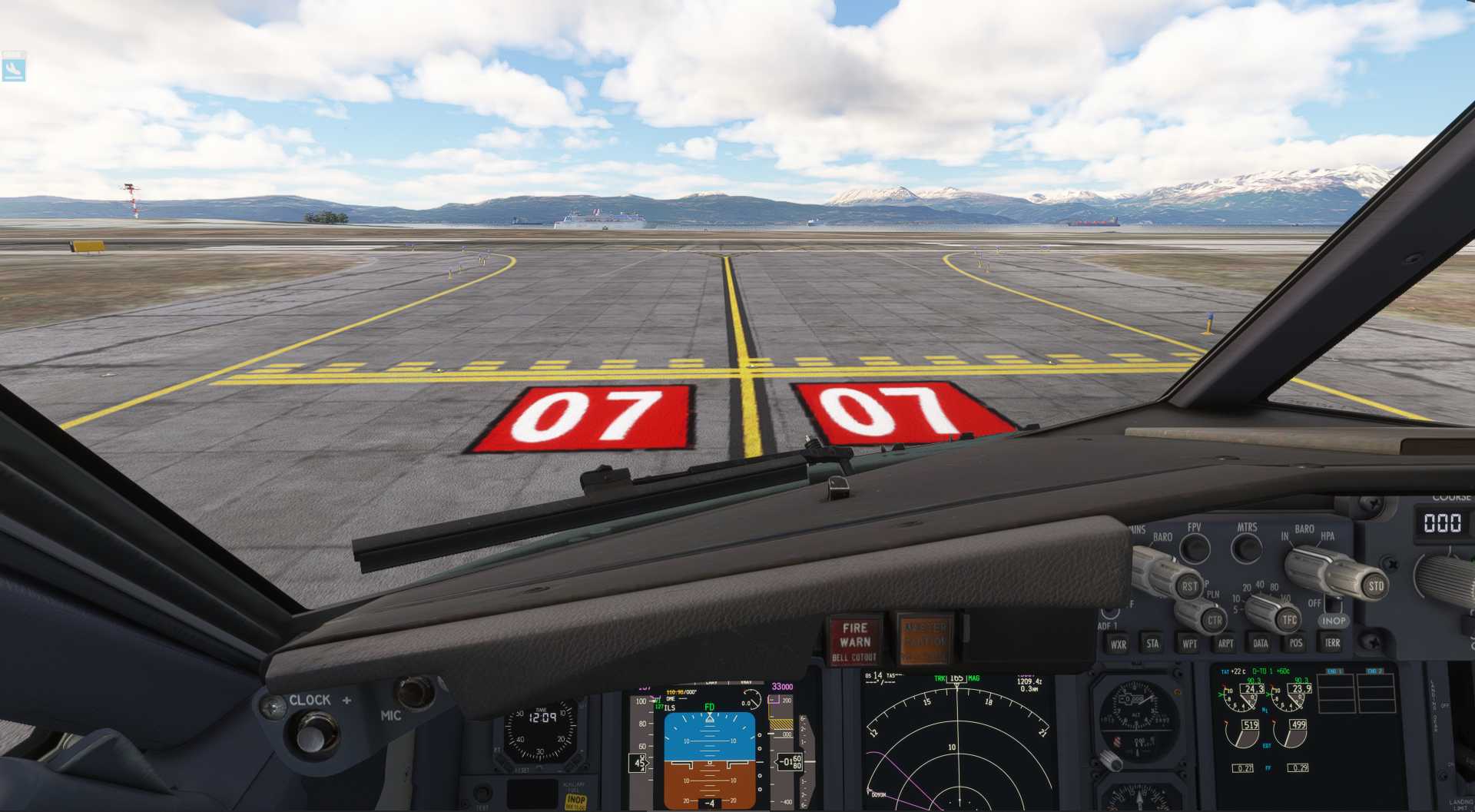Click the landing airplane overlay icon
This screenshot has width=1475, height=812.
point(14,69)
